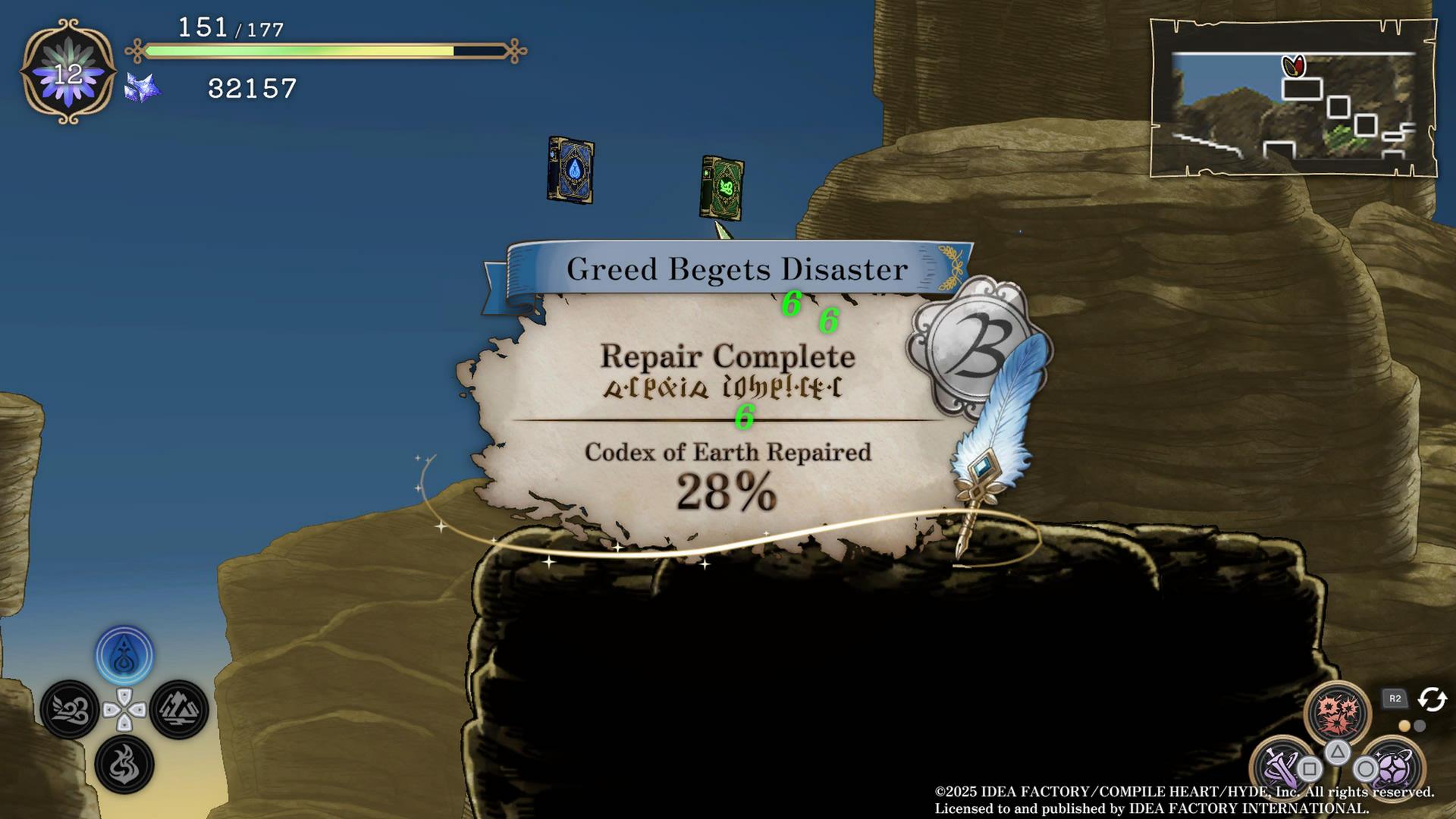Trigger the purple sword skill icon
This screenshot has width=1456, height=819.
[1282, 767]
